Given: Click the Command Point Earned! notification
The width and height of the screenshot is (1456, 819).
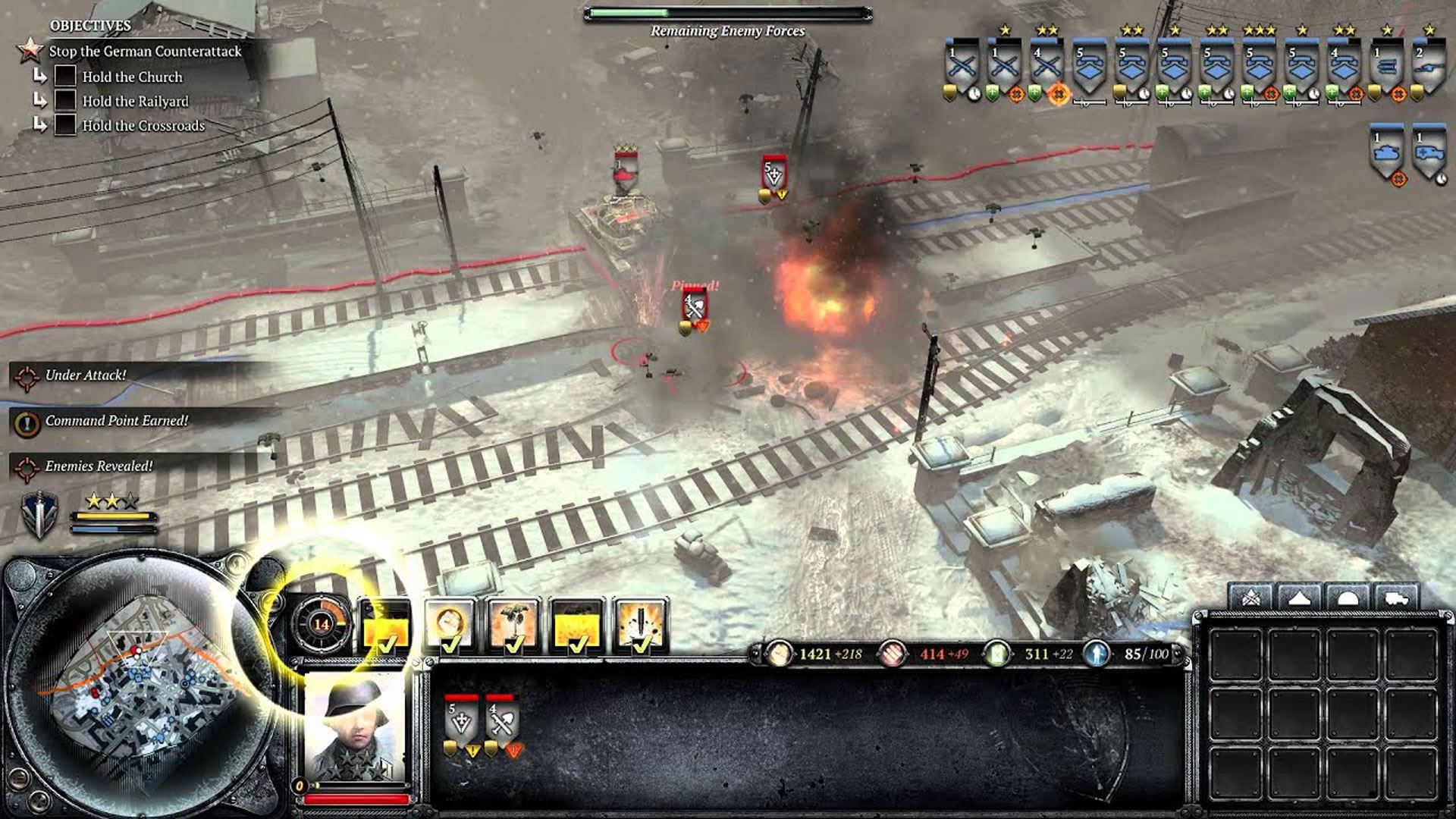Looking at the screenshot, I should tap(115, 421).
